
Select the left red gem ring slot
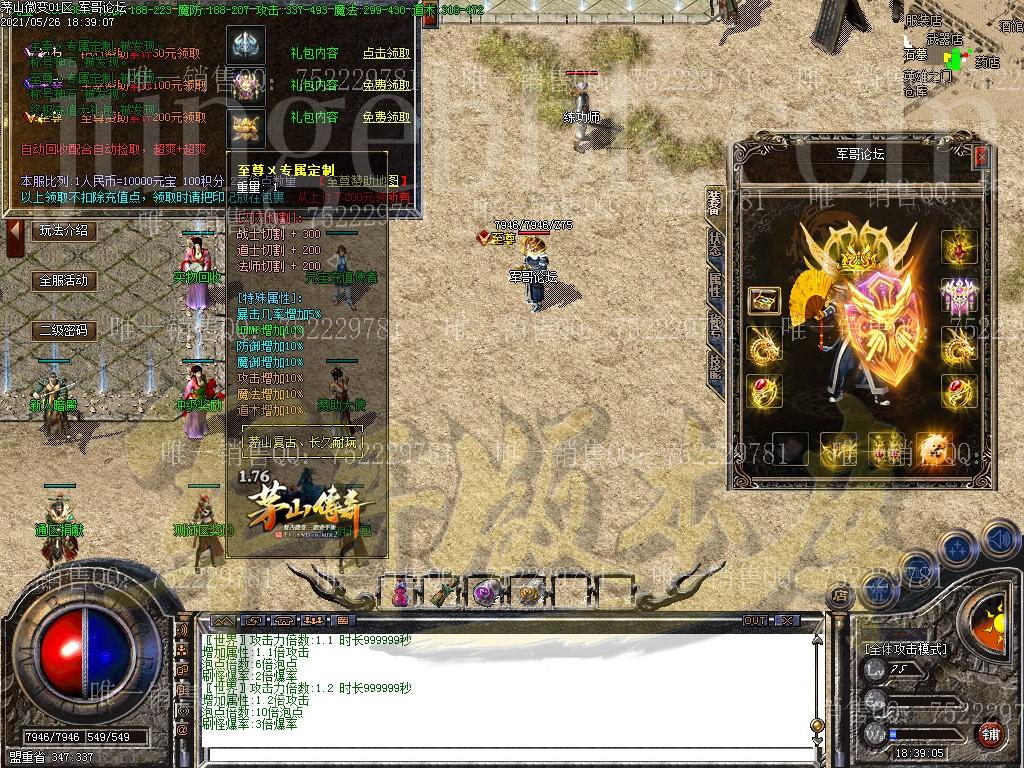[764, 390]
